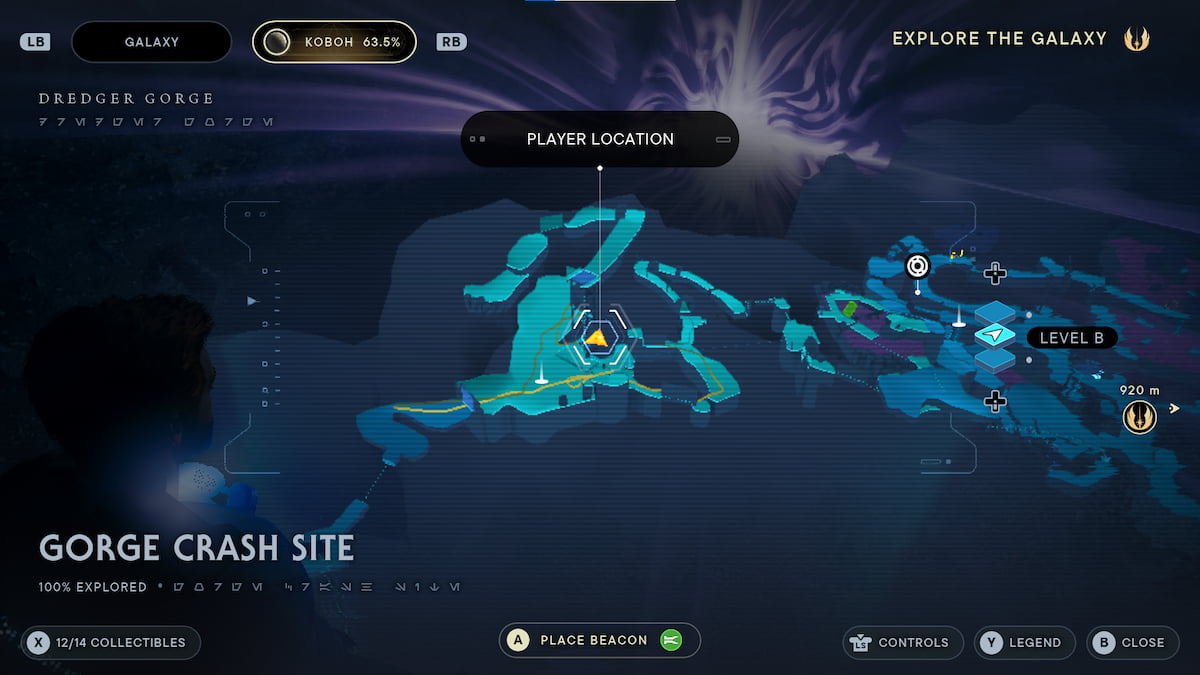Select the green marker on the map

849,308
